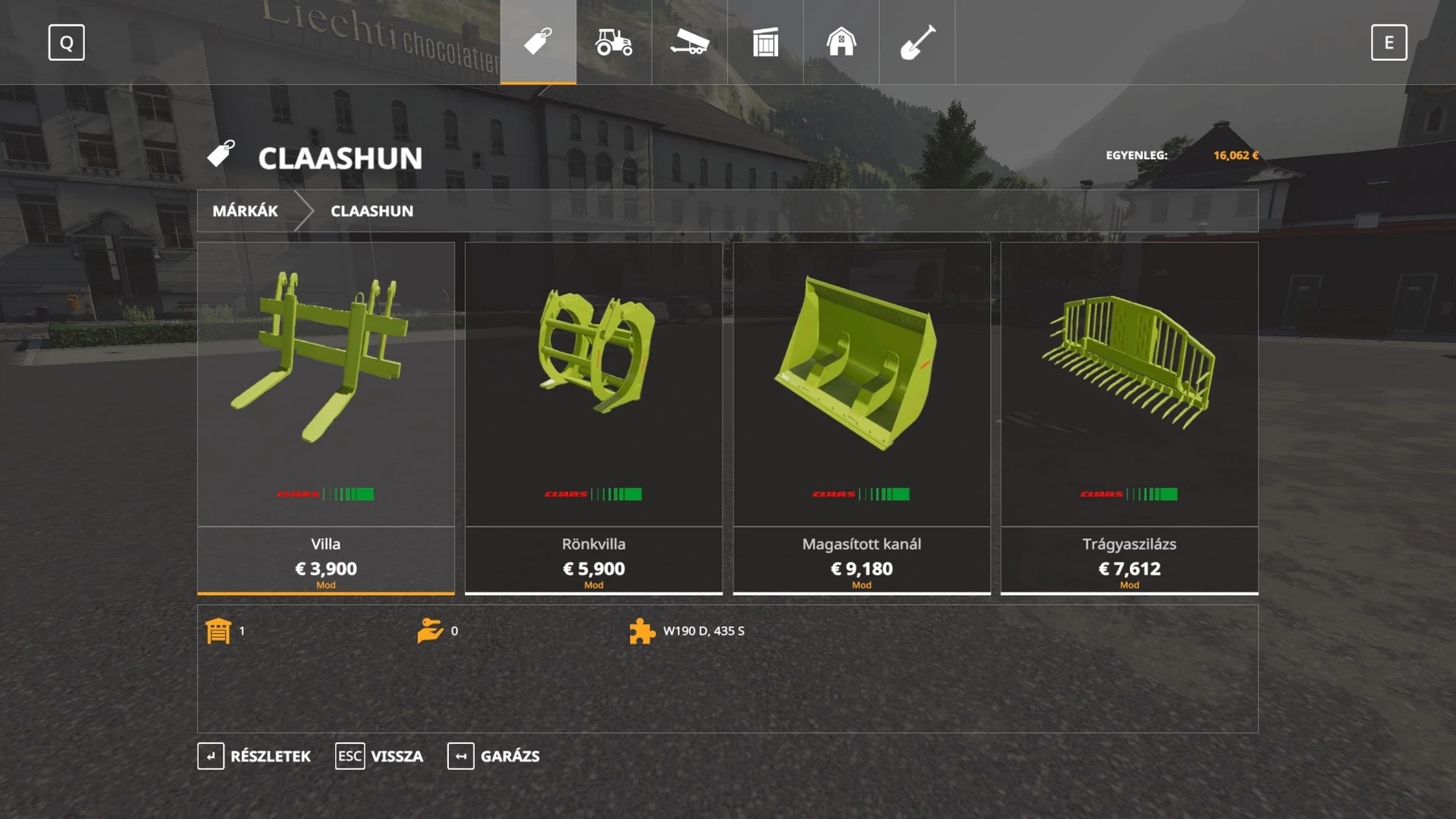This screenshot has width=1456, height=819.
Task: Select the Villa pallet fork item
Action: pyautogui.click(x=326, y=417)
